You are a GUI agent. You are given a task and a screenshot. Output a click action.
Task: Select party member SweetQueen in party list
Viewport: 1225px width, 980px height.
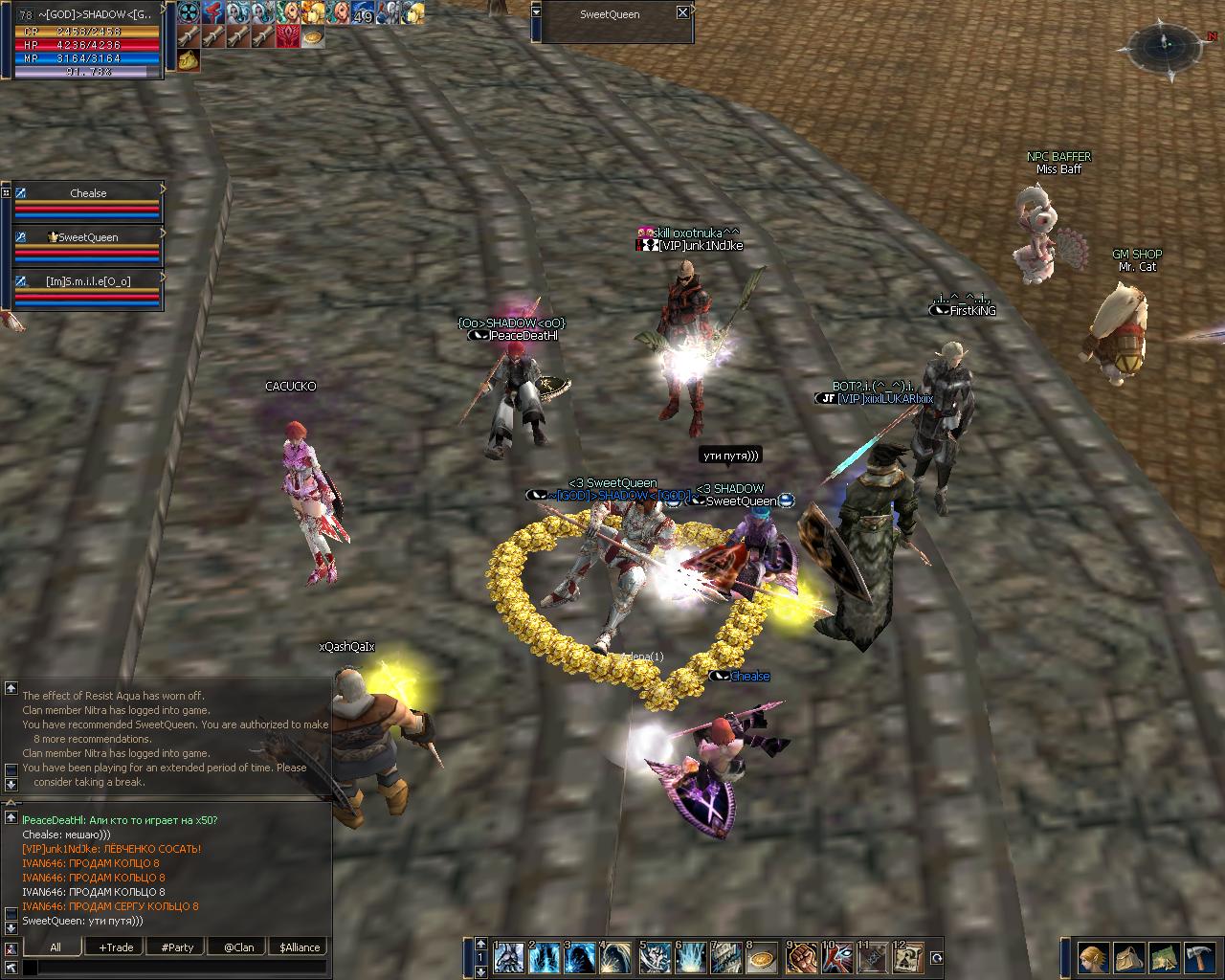click(88, 237)
